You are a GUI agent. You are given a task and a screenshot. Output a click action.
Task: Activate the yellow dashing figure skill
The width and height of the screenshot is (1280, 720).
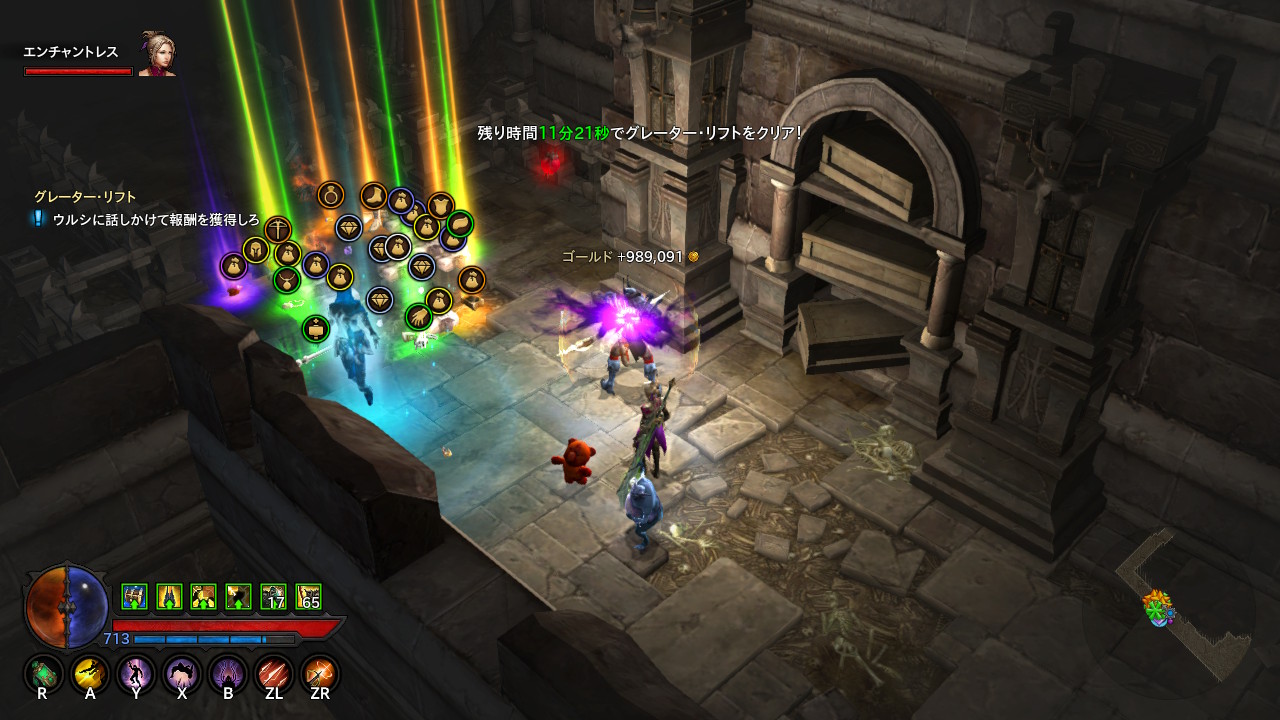[92, 674]
